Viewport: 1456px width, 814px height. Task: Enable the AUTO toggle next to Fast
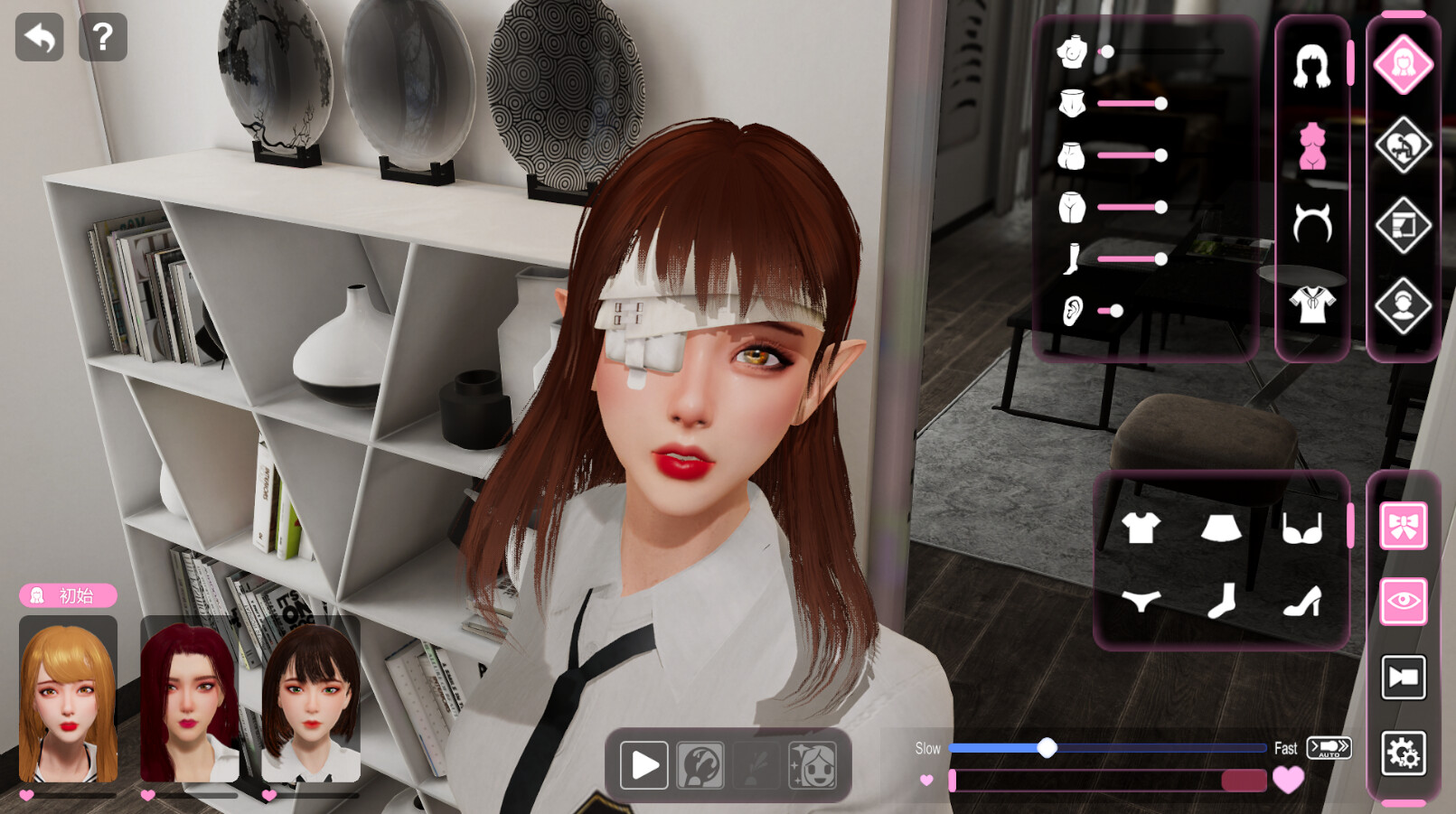tap(1329, 748)
